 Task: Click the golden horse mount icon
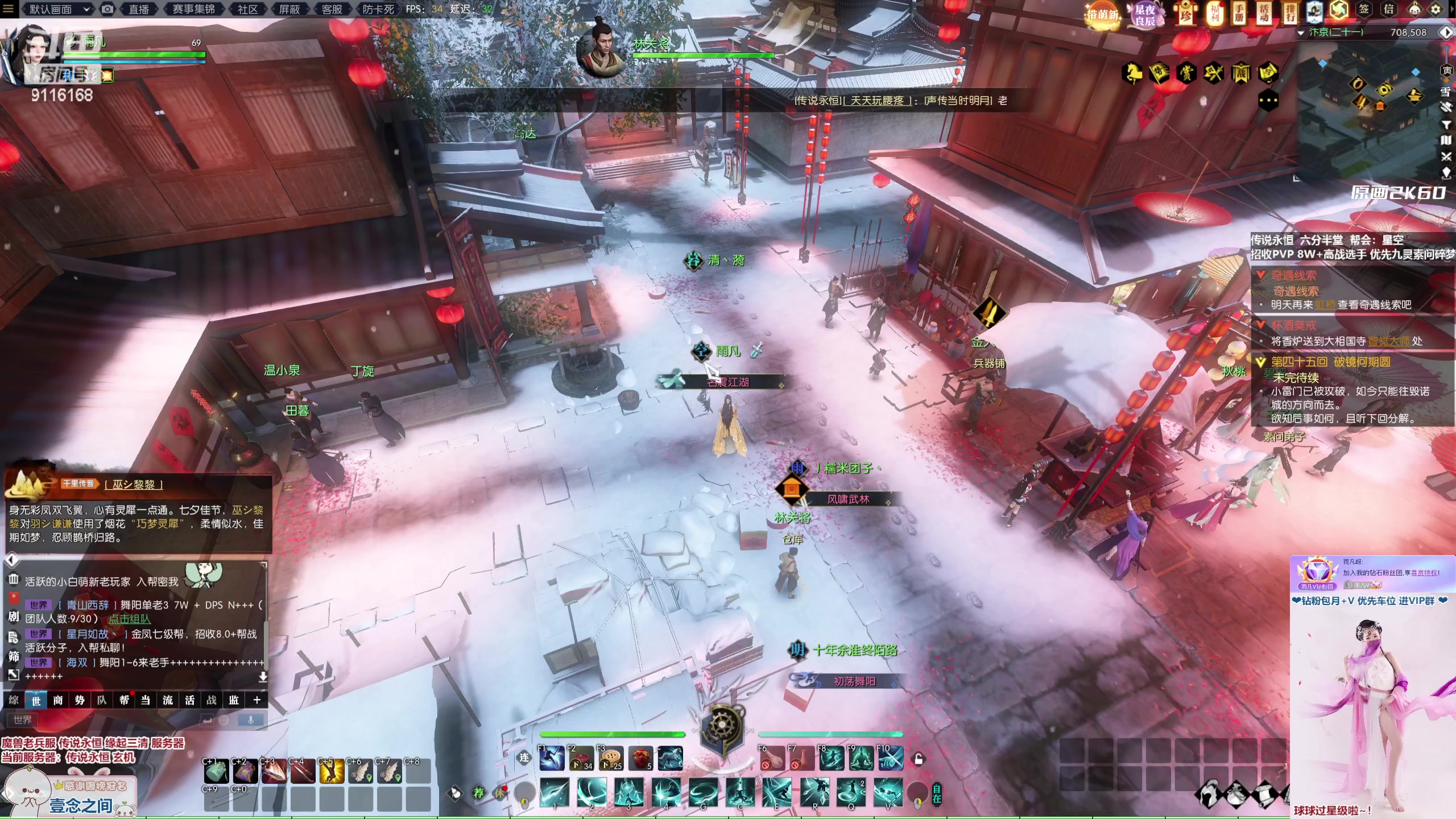point(1132,73)
